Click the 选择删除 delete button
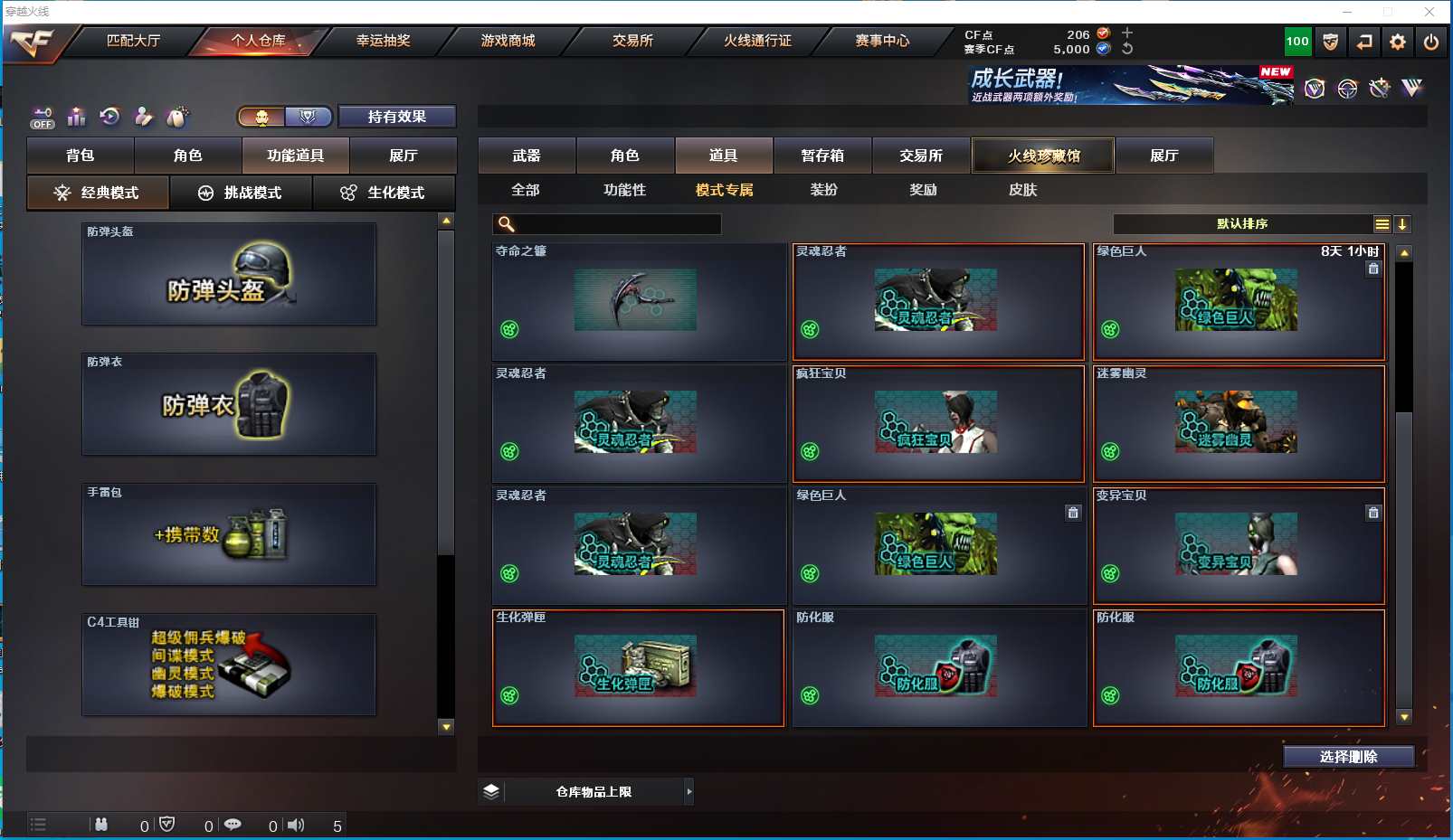The image size is (1453, 840). click(x=1348, y=757)
